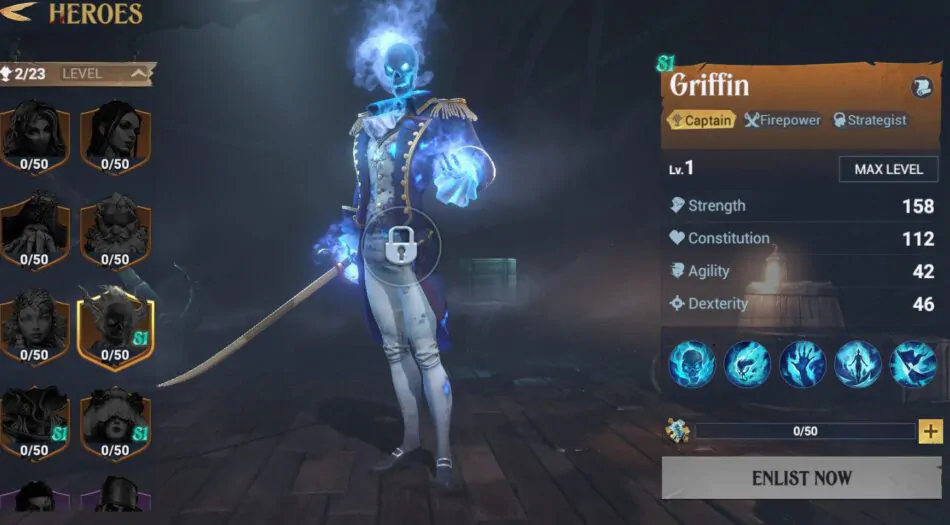Image resolution: width=950 pixels, height=525 pixels.
Task: View the flaming skull skill
Action: click(692, 364)
